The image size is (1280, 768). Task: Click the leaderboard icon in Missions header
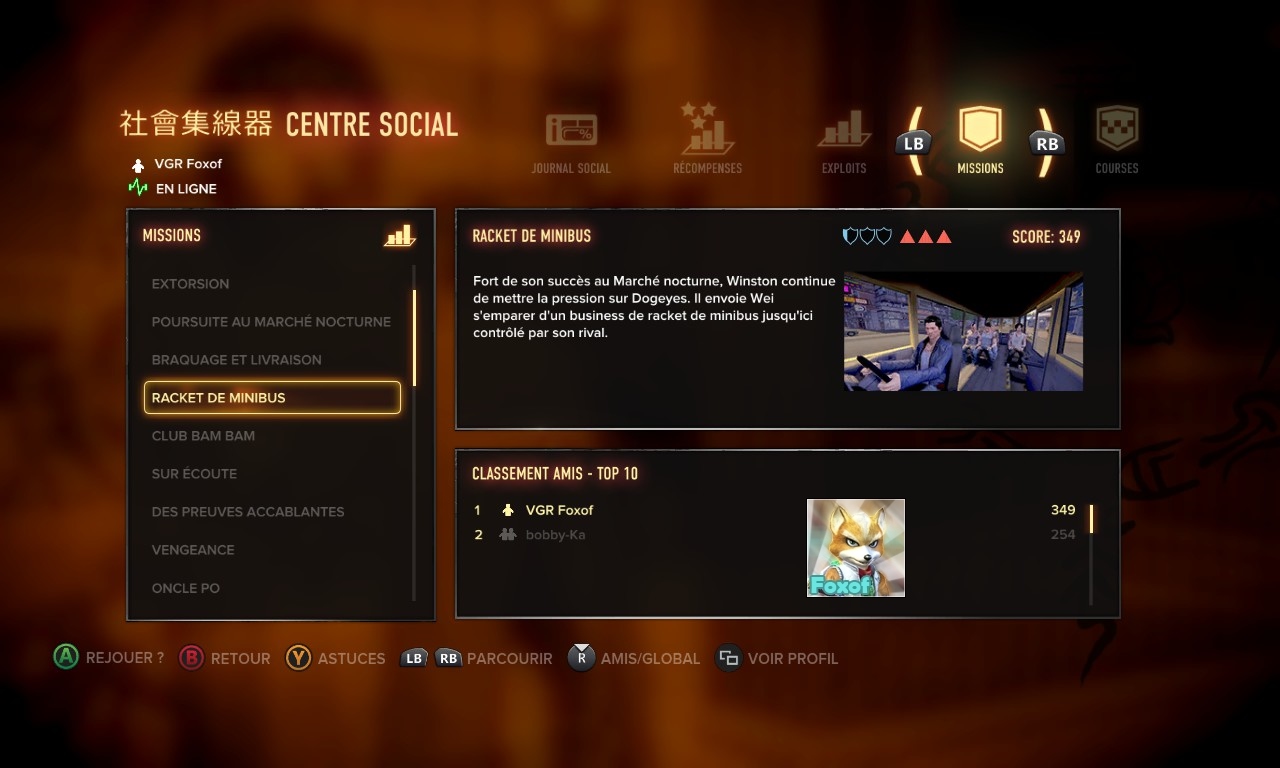(399, 236)
